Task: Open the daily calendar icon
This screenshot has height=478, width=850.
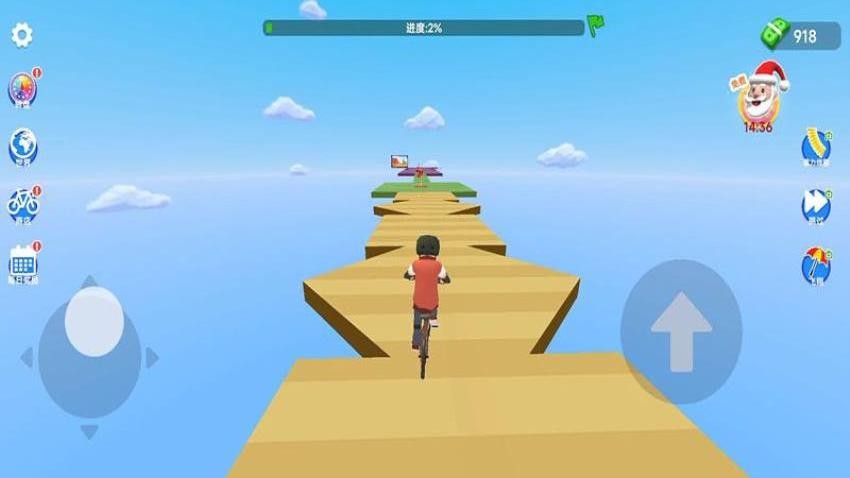Action: [23, 263]
